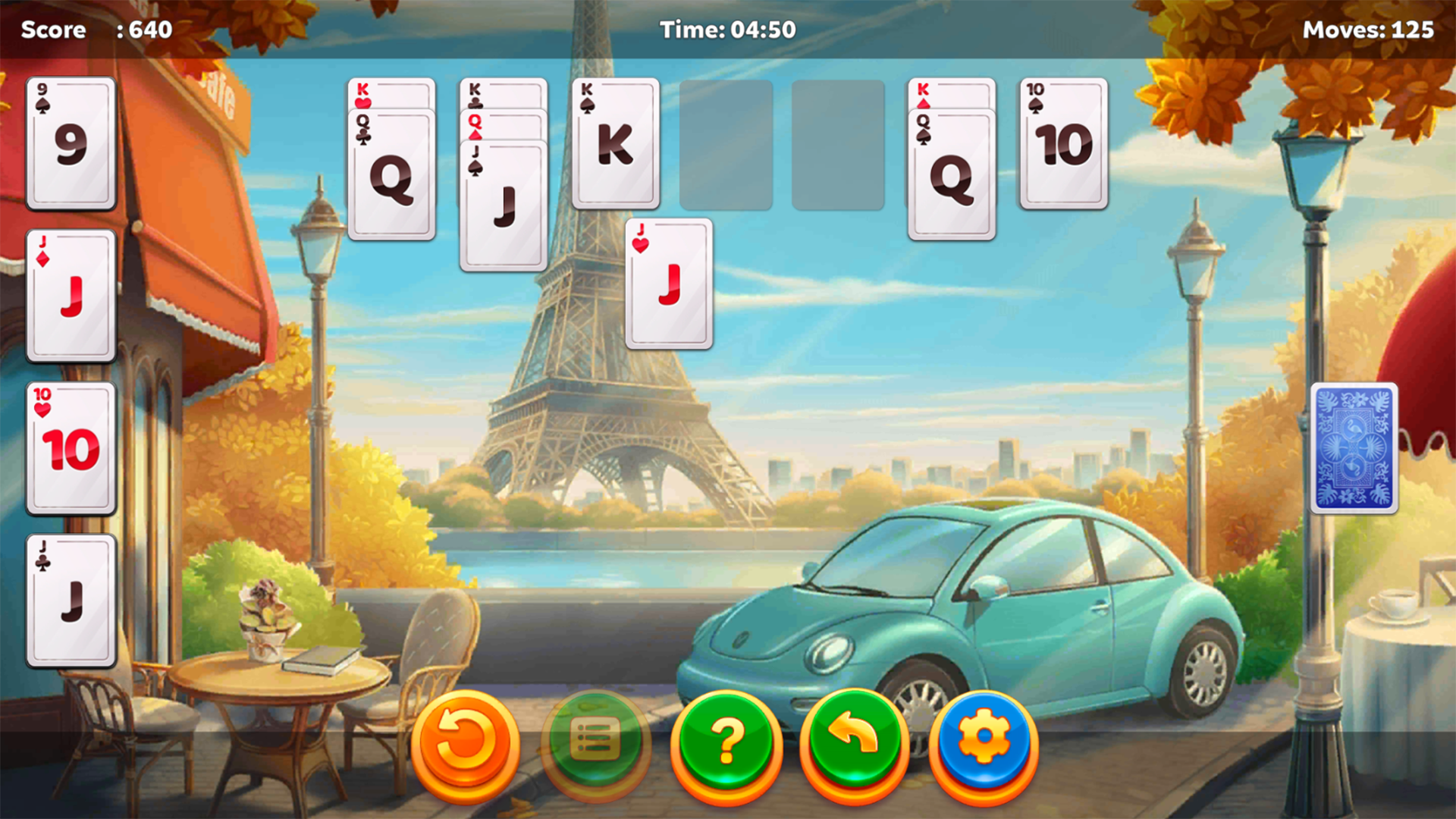
Task: Pick the 9 of spades in the left column
Action: 71,144
